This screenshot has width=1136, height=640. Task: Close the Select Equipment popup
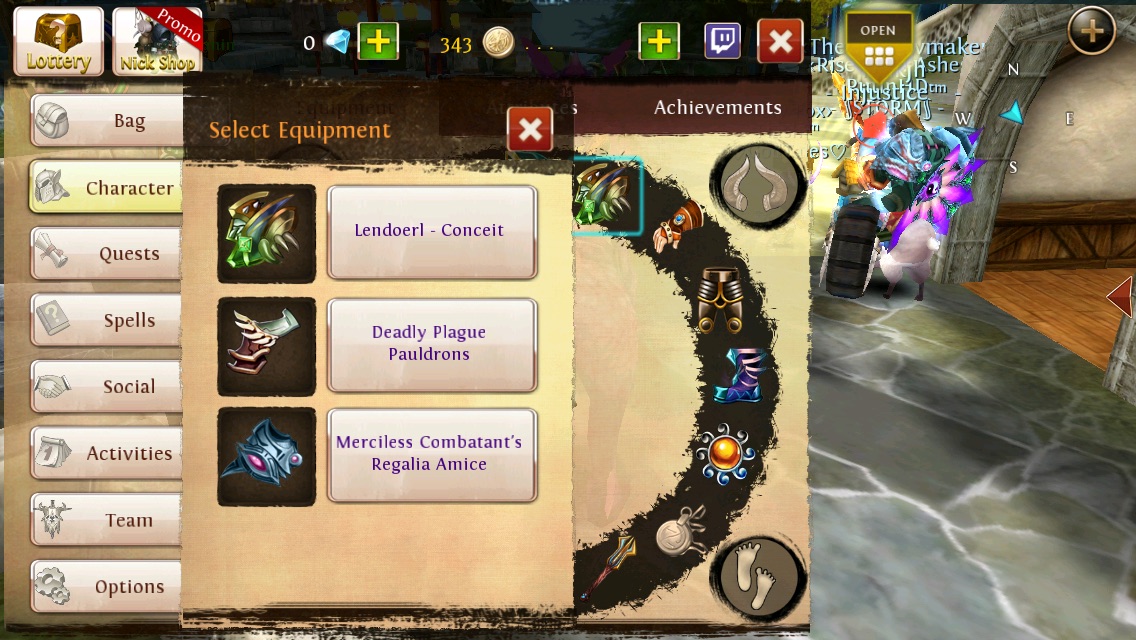coord(530,129)
